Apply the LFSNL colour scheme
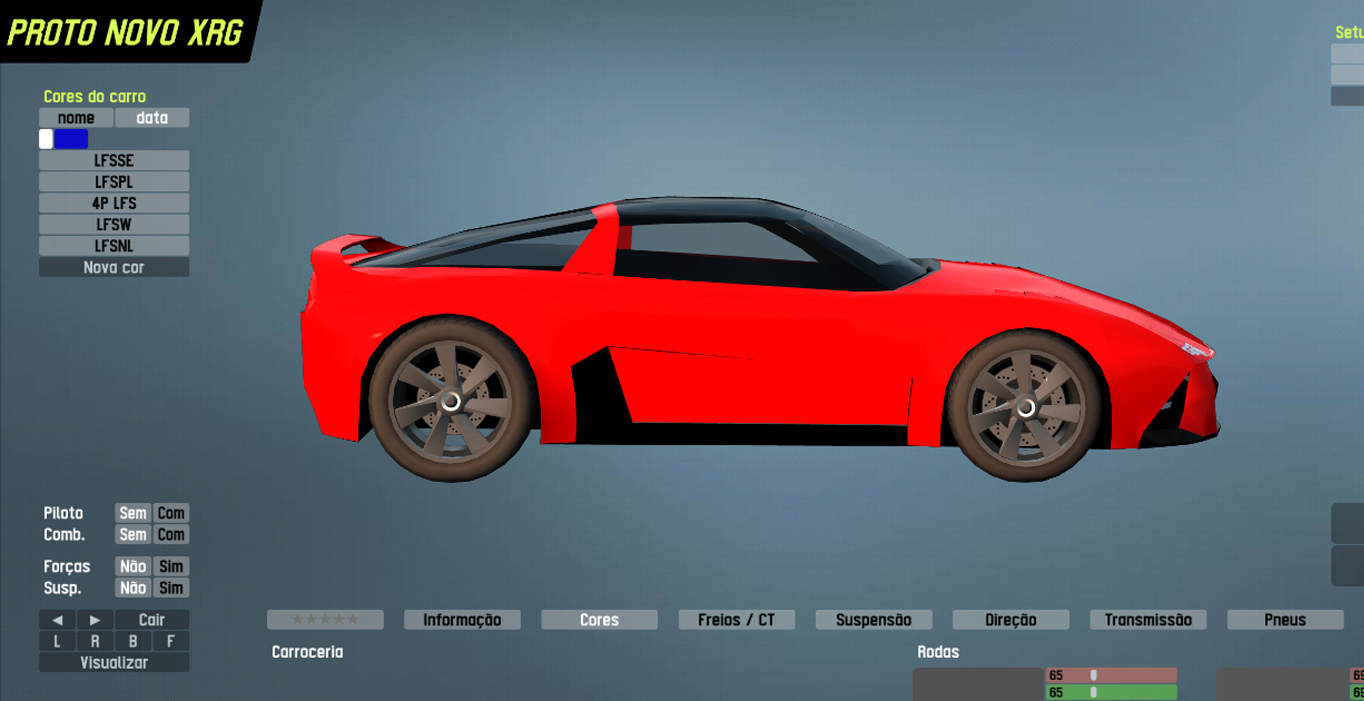Image resolution: width=1364 pixels, height=701 pixels. coord(114,246)
